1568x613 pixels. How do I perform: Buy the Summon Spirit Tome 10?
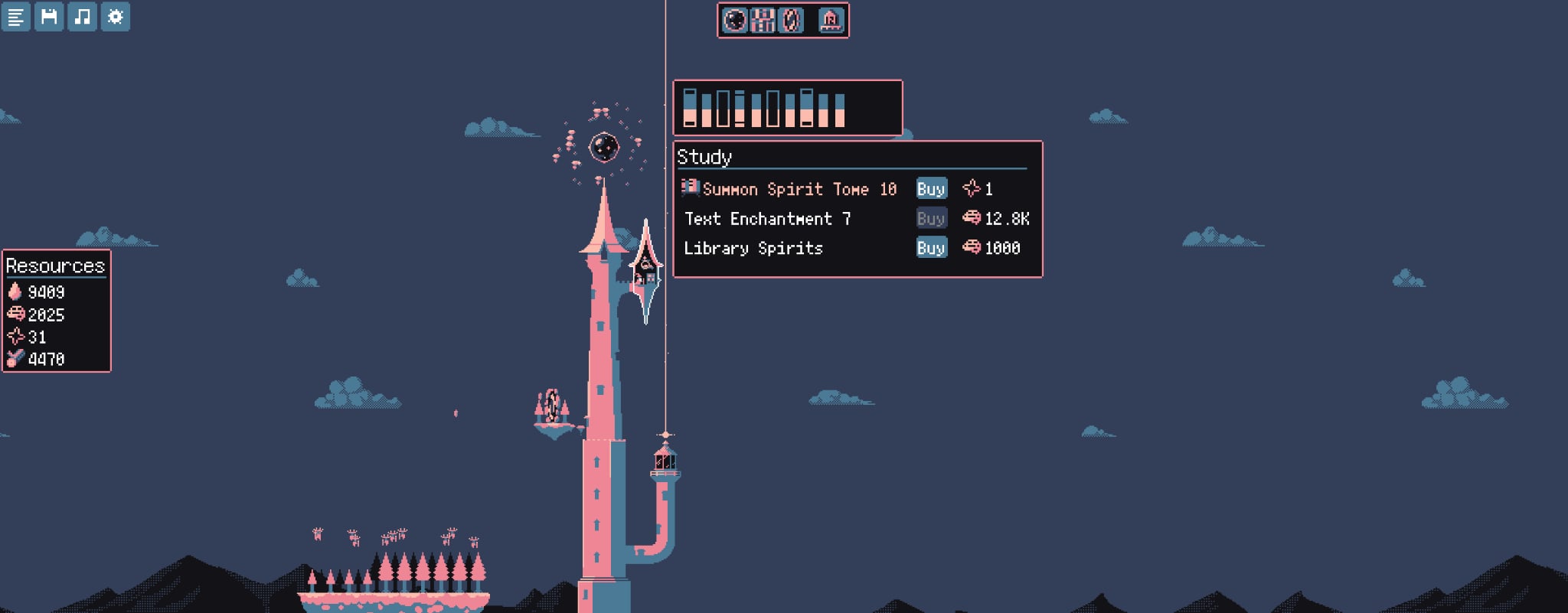tap(931, 188)
